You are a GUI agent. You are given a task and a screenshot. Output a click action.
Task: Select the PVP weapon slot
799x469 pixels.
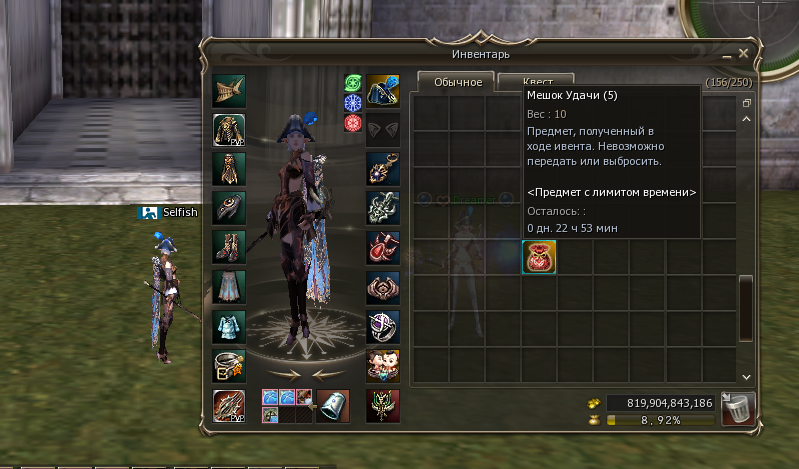pyautogui.click(x=229, y=406)
